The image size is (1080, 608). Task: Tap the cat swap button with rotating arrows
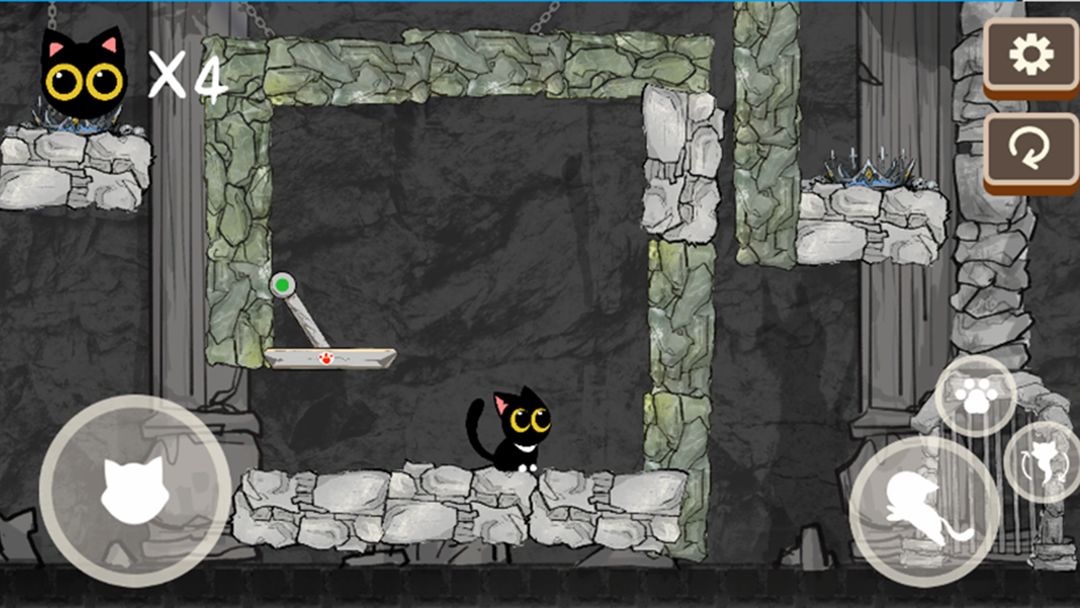click(1041, 462)
